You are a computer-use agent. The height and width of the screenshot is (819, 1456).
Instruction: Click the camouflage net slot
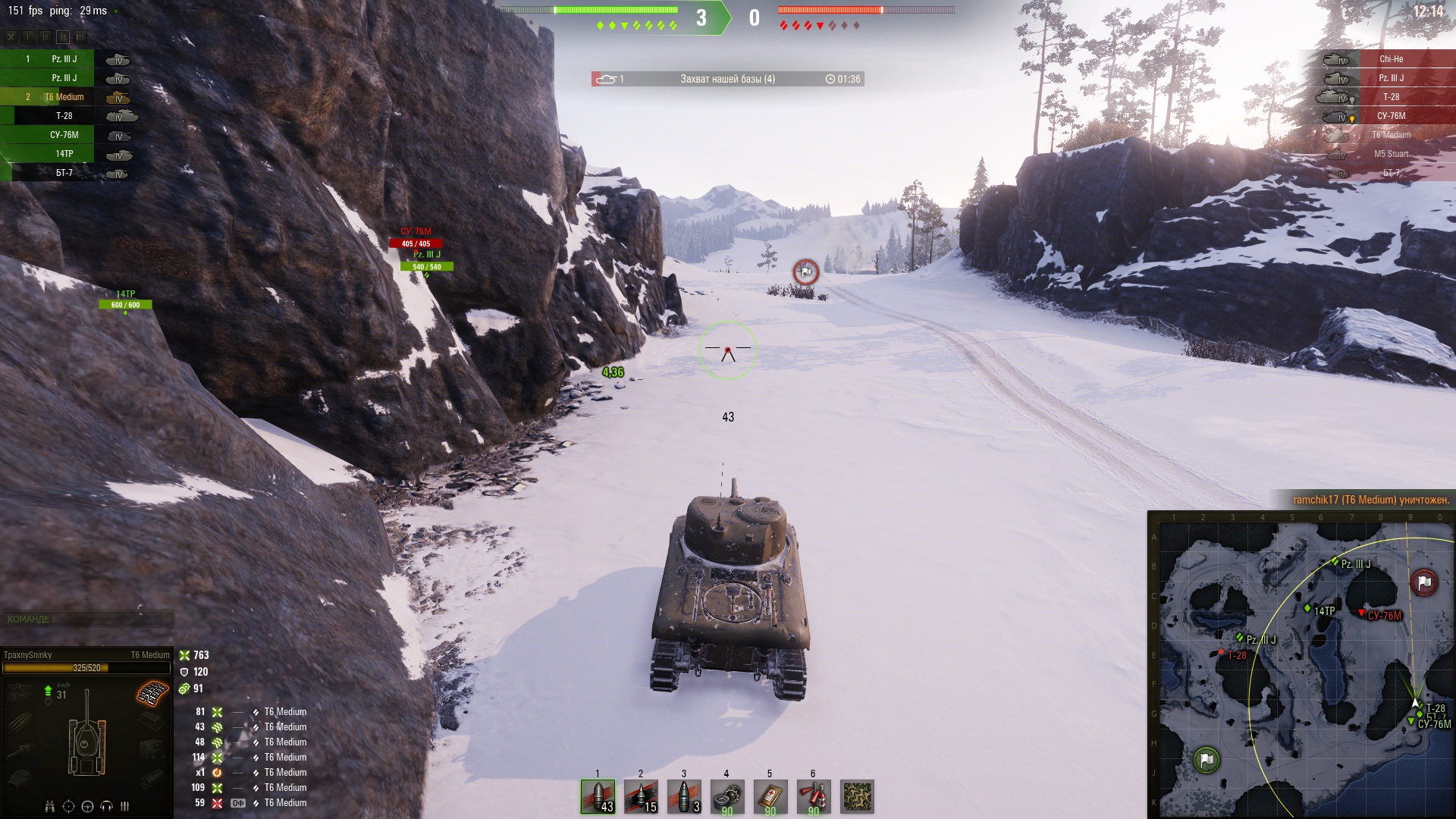coord(858,796)
